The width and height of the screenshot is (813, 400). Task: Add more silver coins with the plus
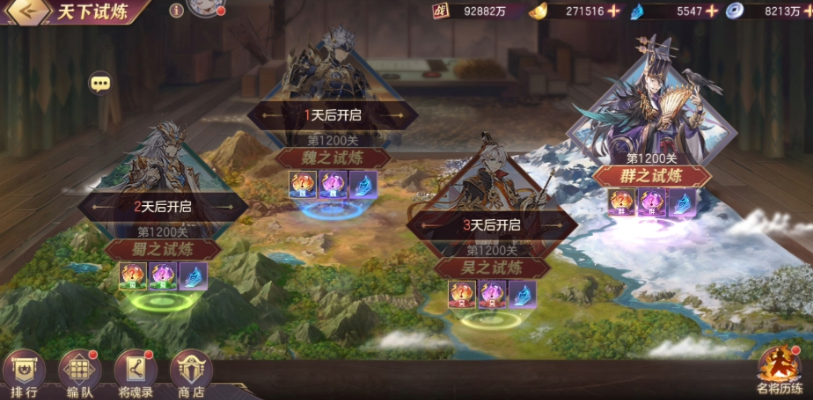[x=807, y=11]
